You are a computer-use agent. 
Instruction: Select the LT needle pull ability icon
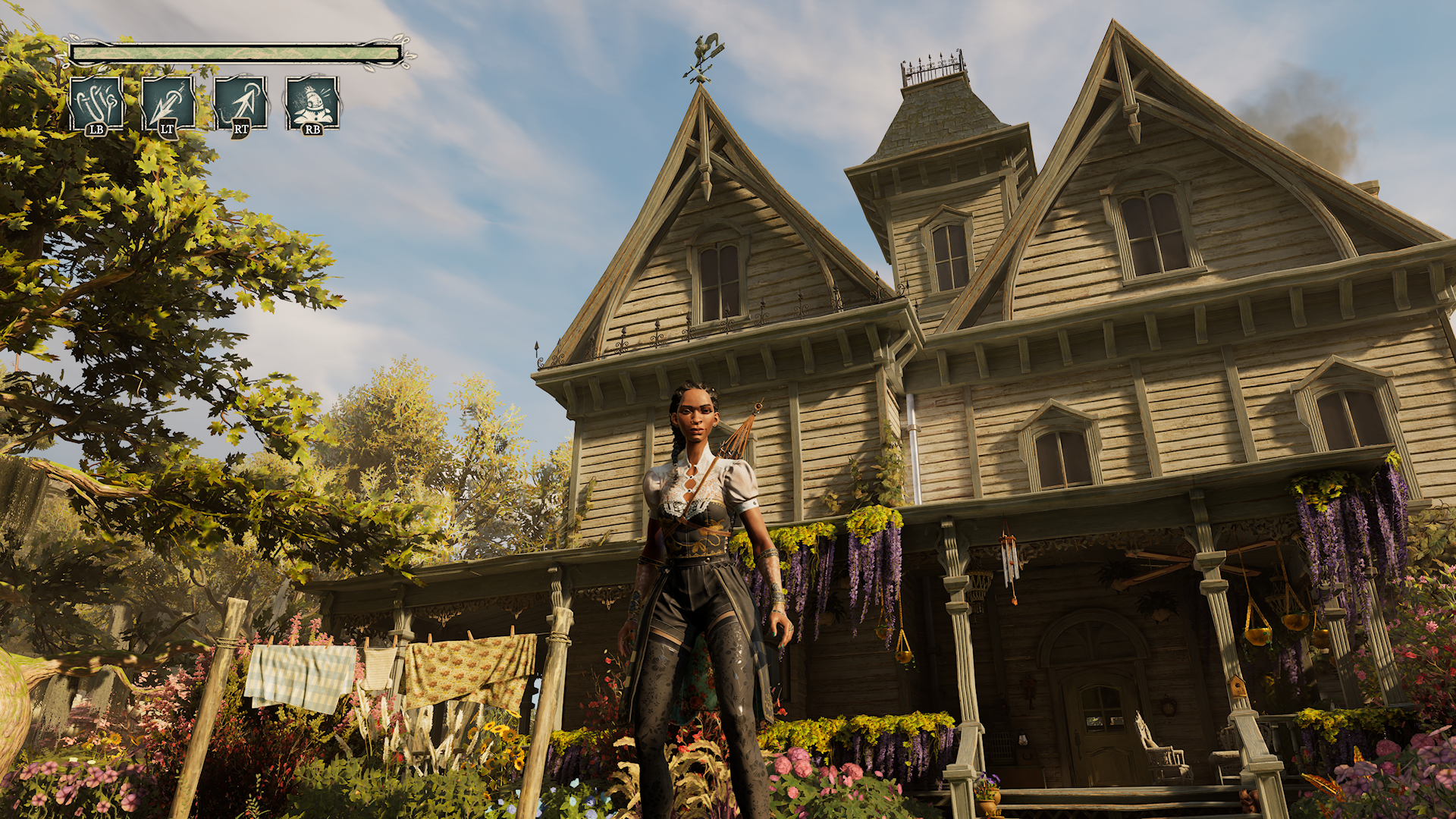pos(168,101)
